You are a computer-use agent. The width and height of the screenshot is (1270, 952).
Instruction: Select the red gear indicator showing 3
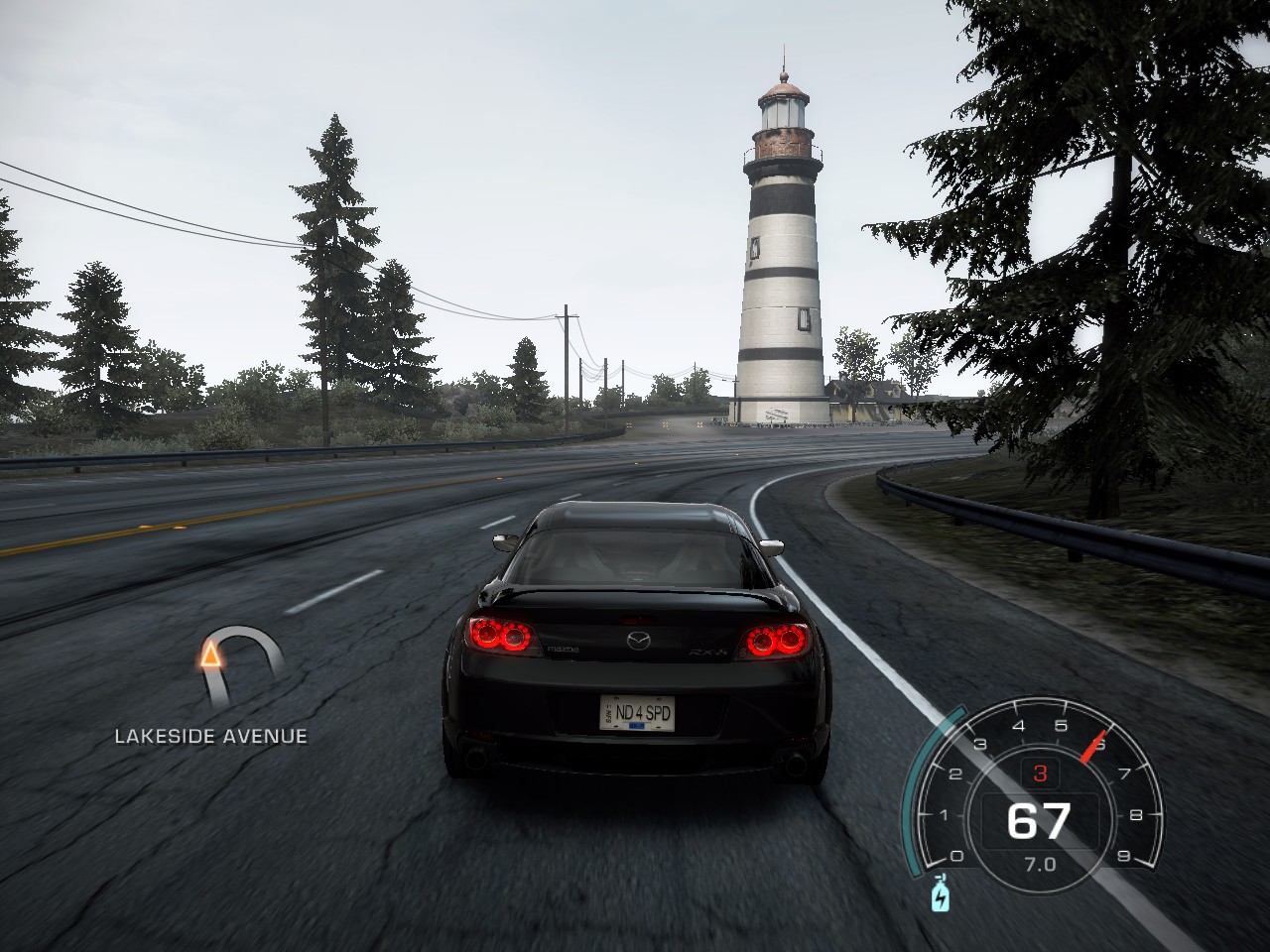tap(1040, 773)
